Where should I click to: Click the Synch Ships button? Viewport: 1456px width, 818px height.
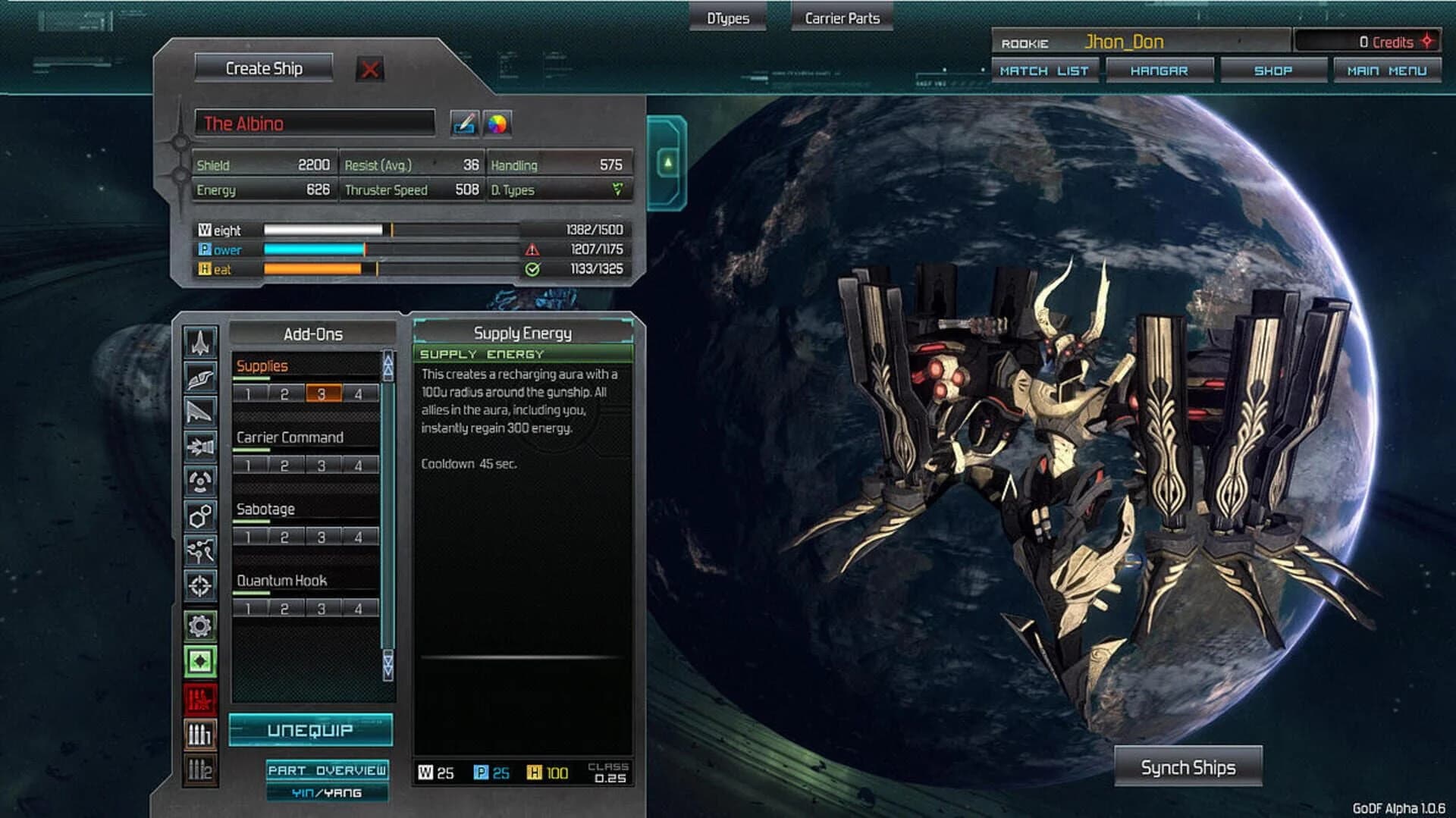[x=1188, y=766]
